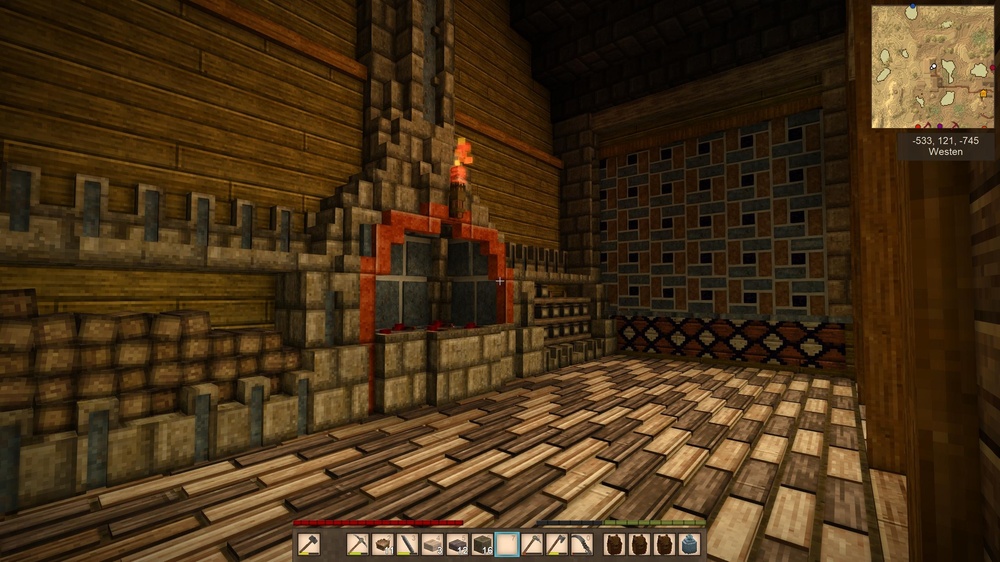Select the block stack of 16
The image size is (1000, 562).
coord(482,545)
